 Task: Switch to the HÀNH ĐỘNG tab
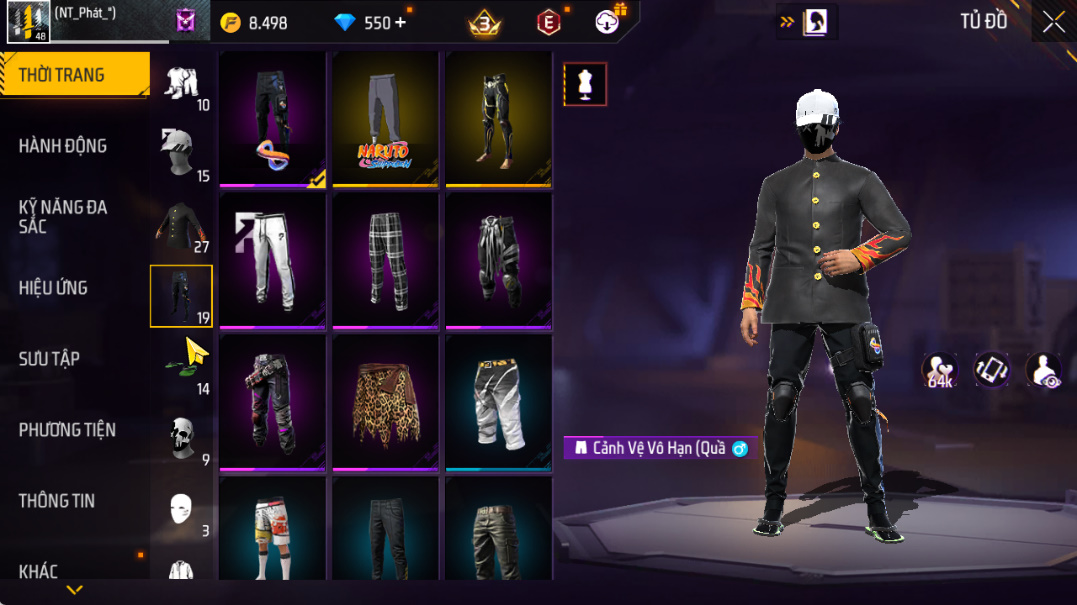point(62,146)
